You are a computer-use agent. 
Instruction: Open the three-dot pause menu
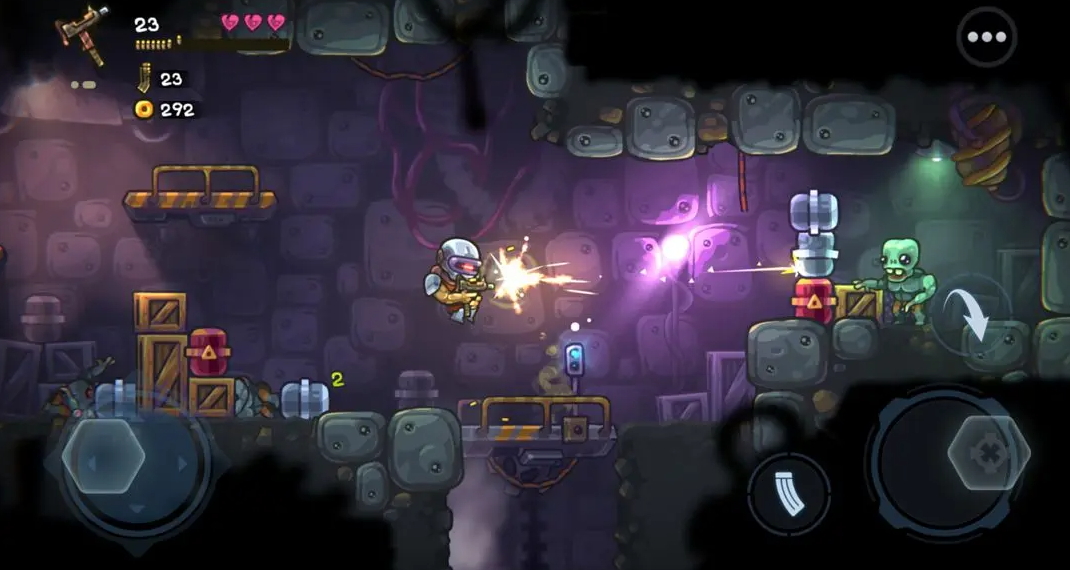coord(986,37)
